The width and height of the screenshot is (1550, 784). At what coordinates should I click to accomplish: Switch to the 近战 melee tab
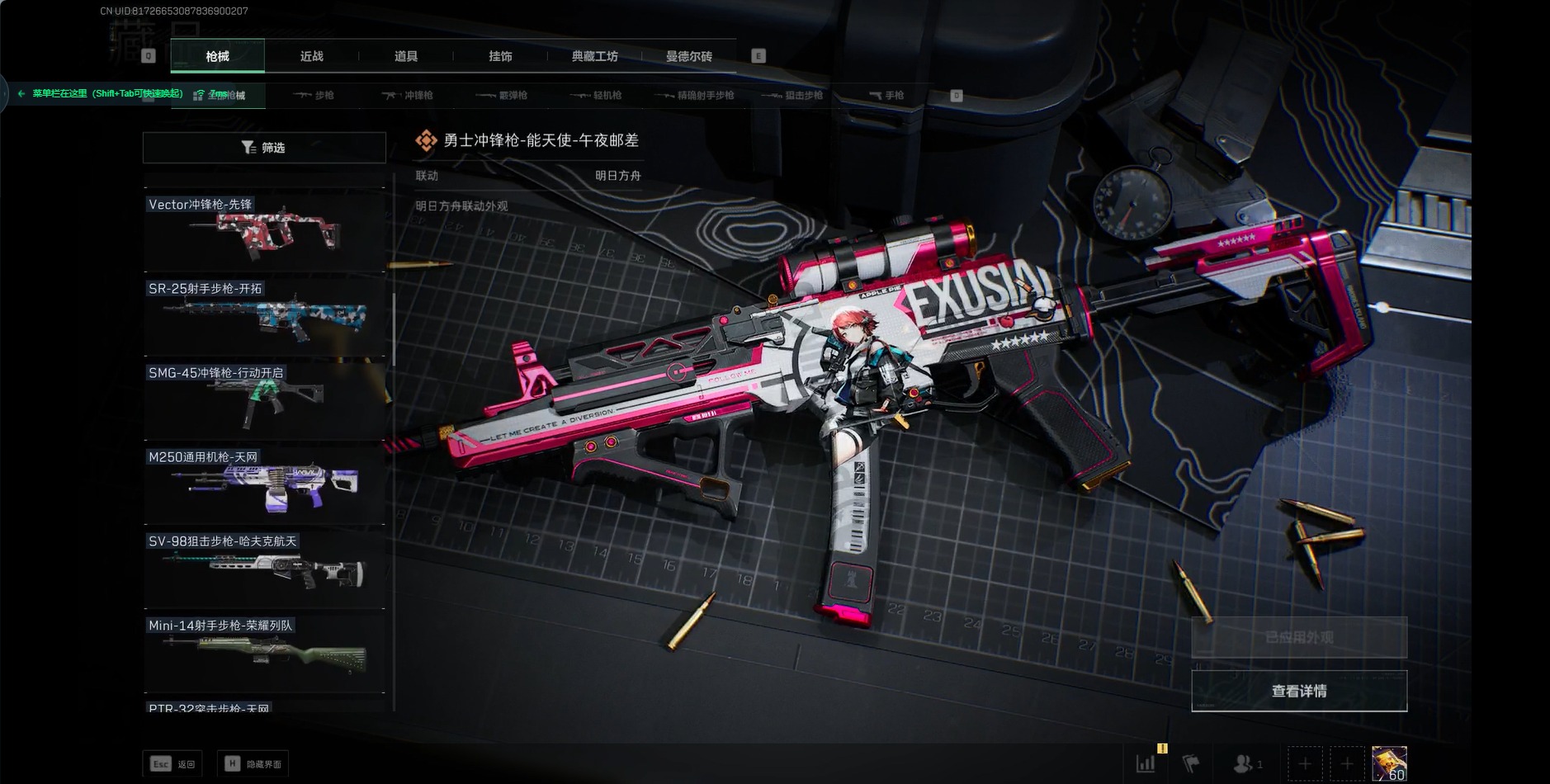point(311,56)
